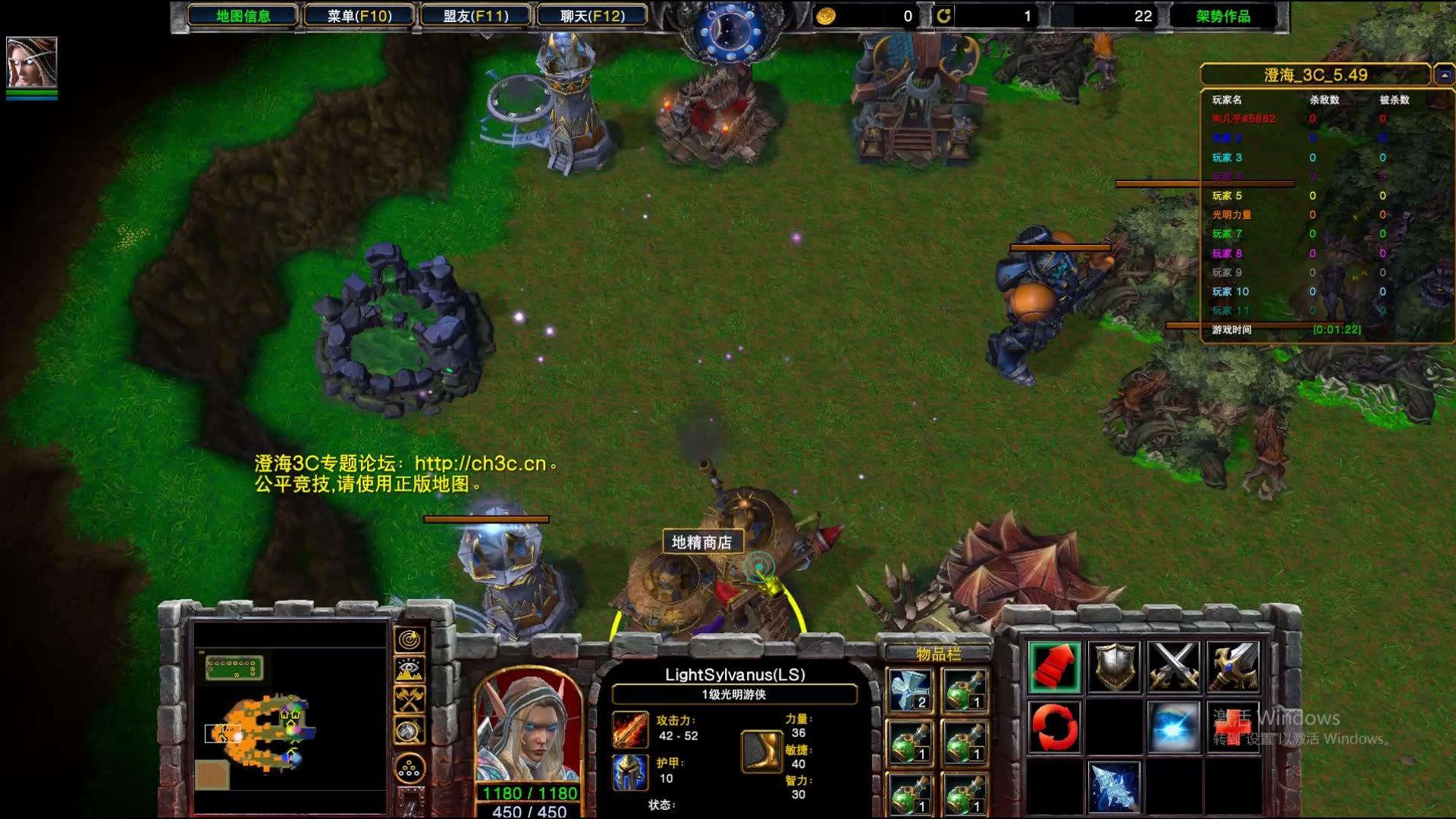Toggle the minimap terrain eye button

click(x=409, y=670)
